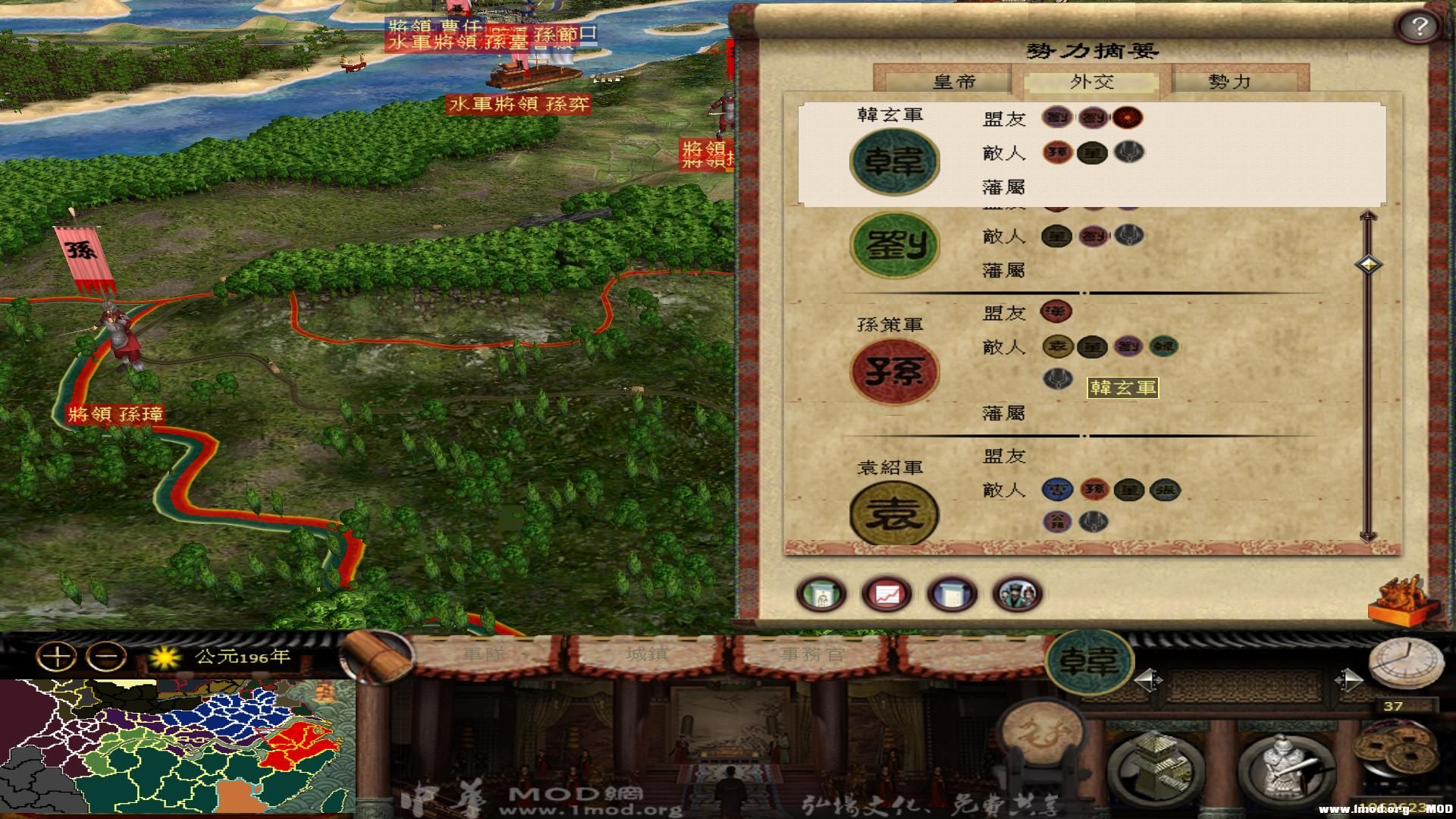The image size is (1456, 819).
Task: Open the 軍隊 army panel on the bottom bar
Action: (x=485, y=656)
